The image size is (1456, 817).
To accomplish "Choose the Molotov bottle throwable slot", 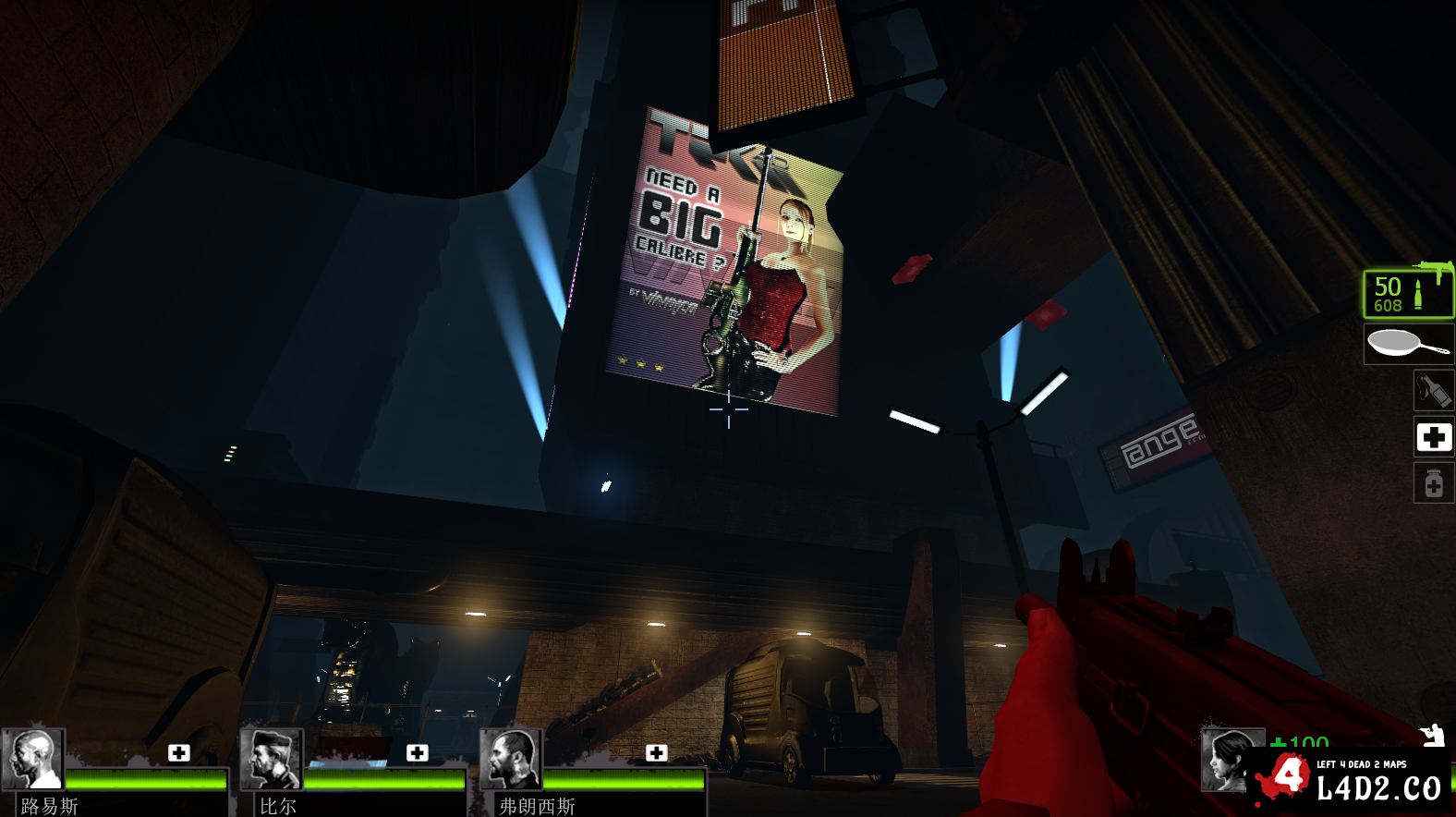I will tap(1433, 390).
